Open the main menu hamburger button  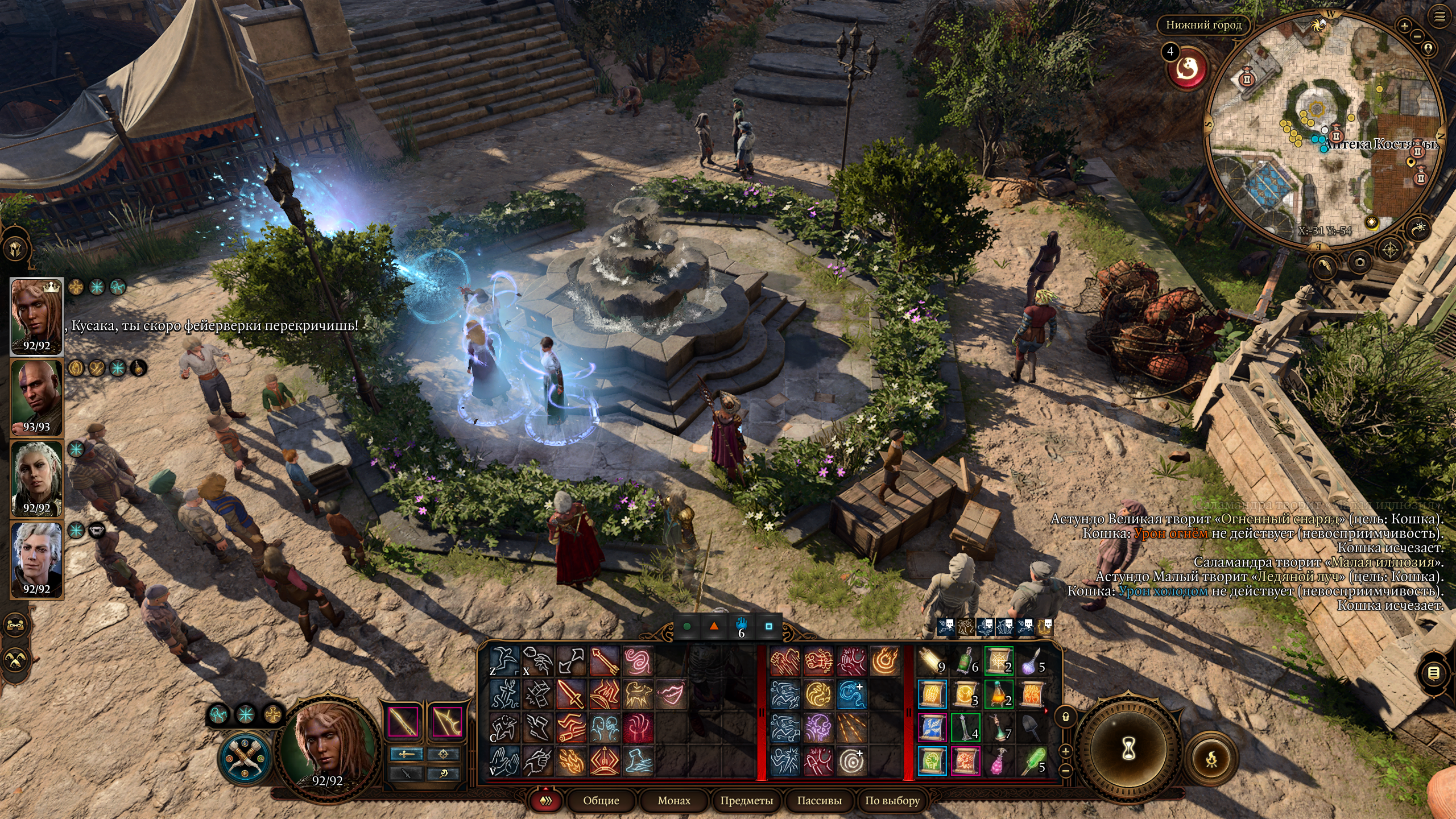tap(1440, 17)
